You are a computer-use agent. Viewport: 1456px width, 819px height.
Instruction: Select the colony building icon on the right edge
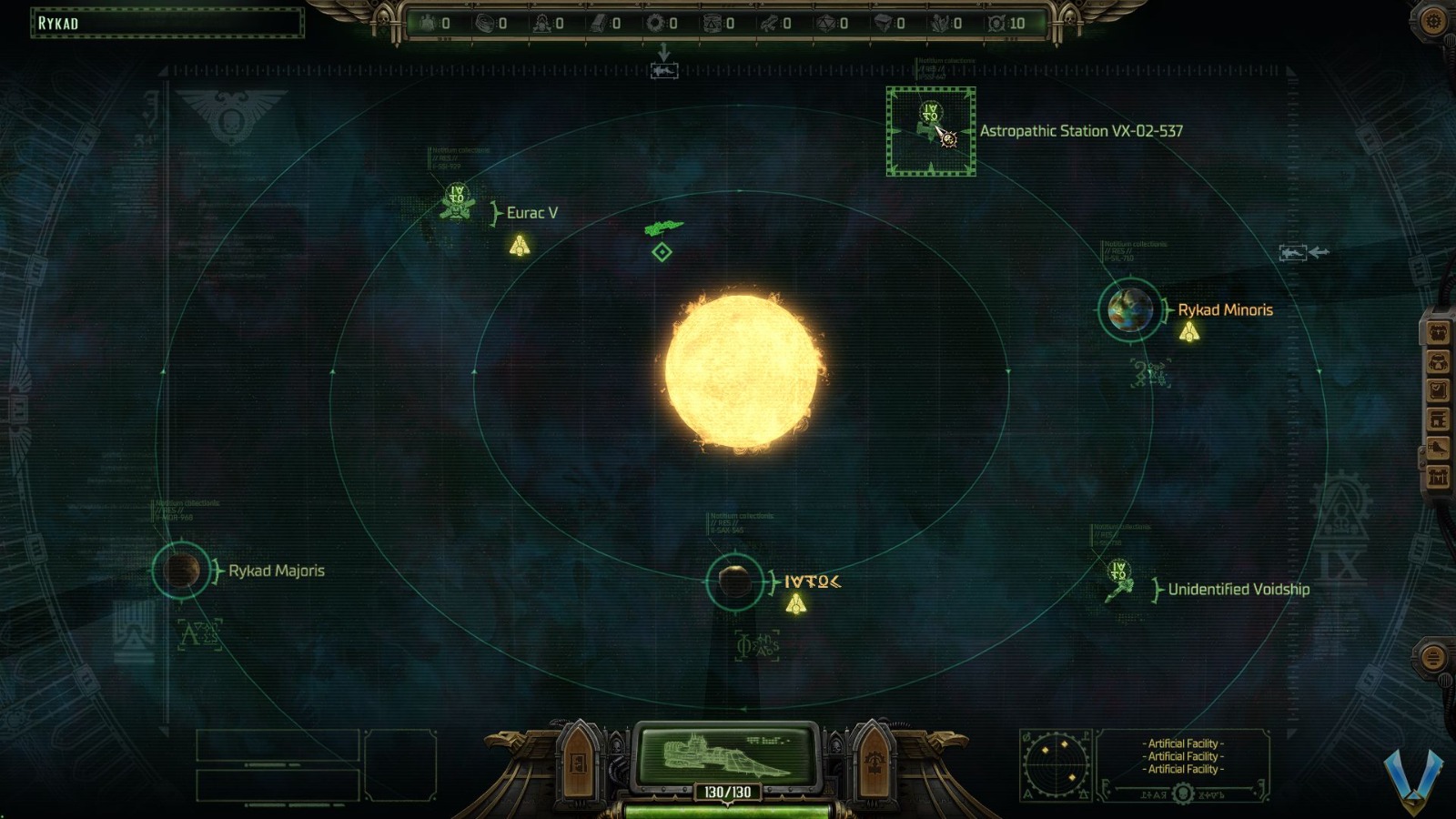click(x=1438, y=418)
